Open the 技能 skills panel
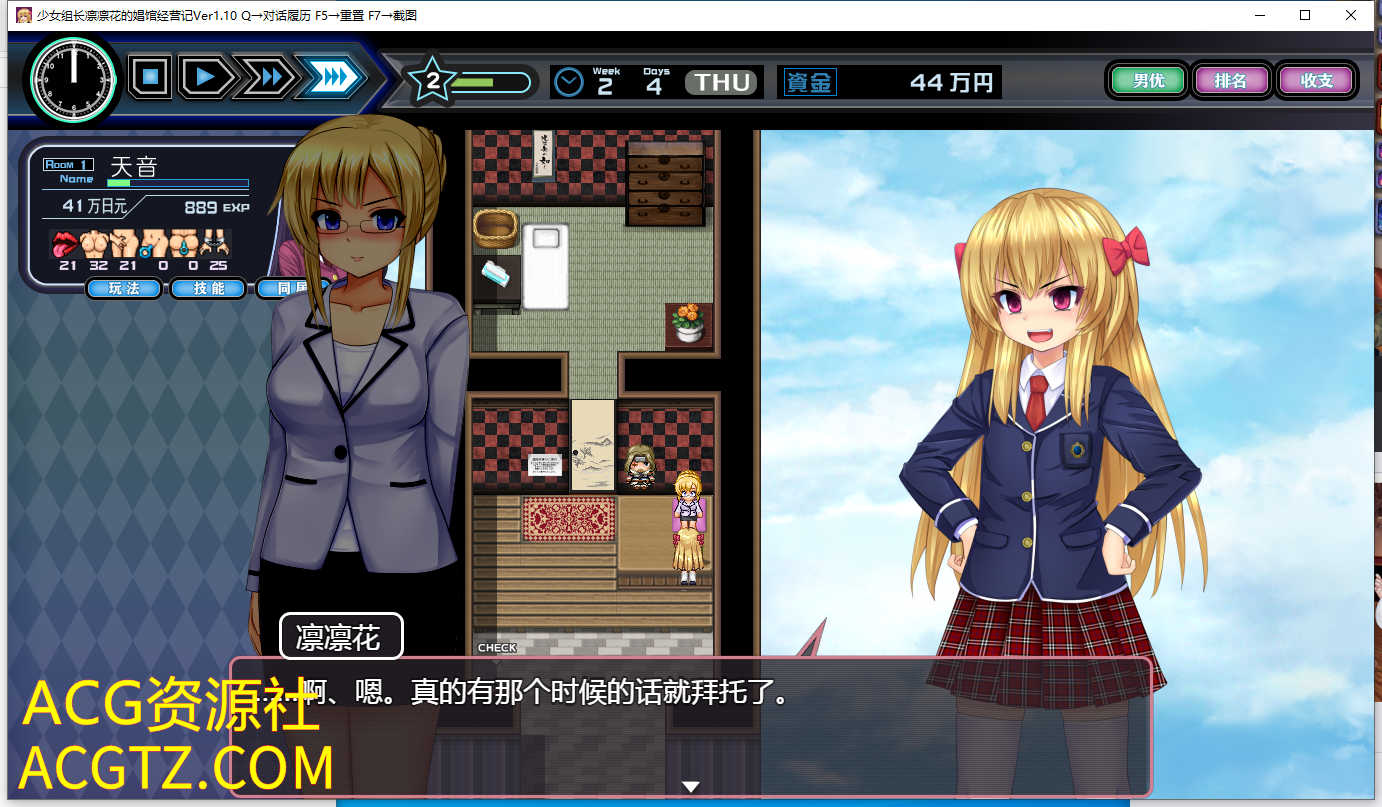 point(208,289)
